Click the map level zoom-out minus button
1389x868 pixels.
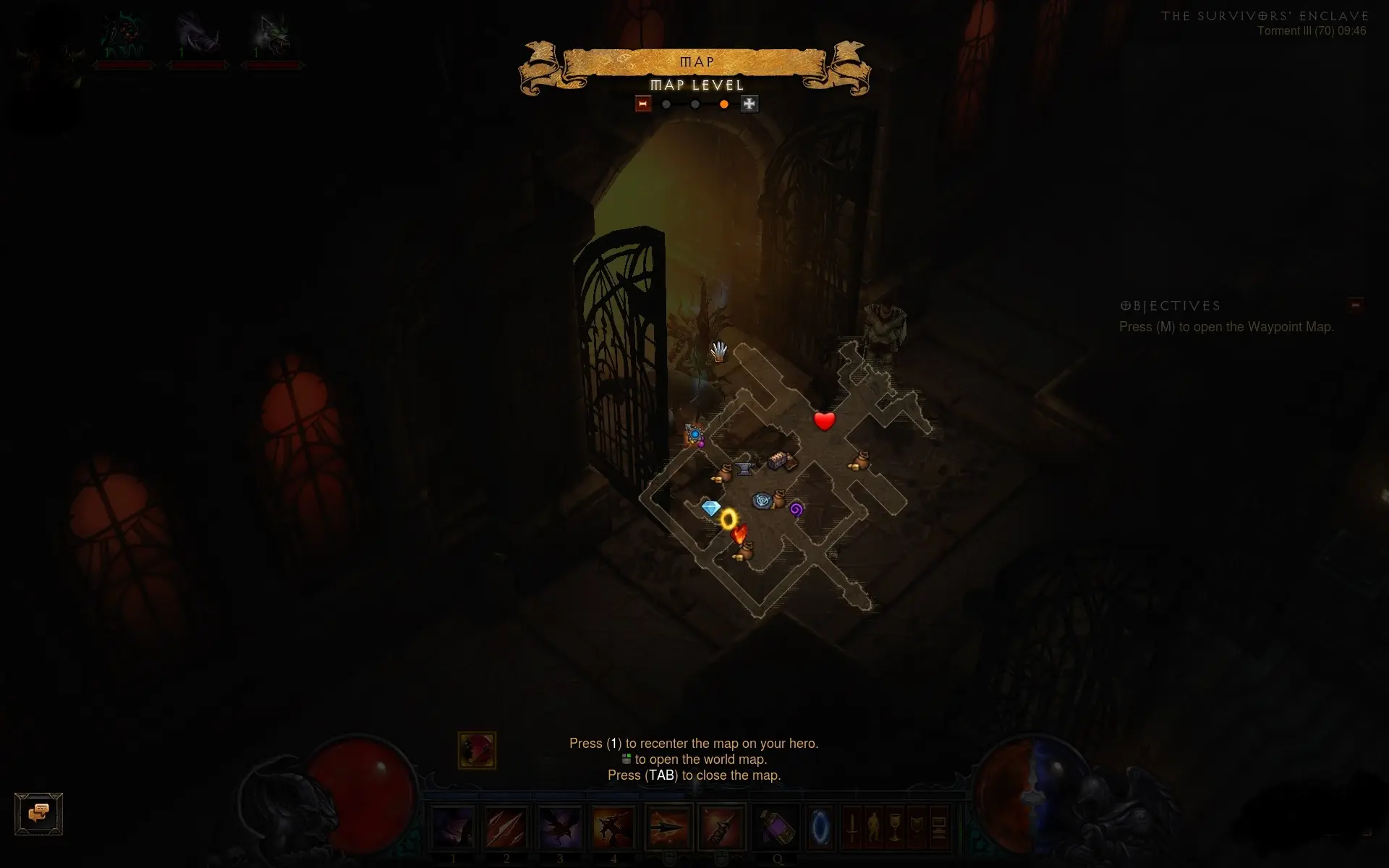pyautogui.click(x=642, y=104)
